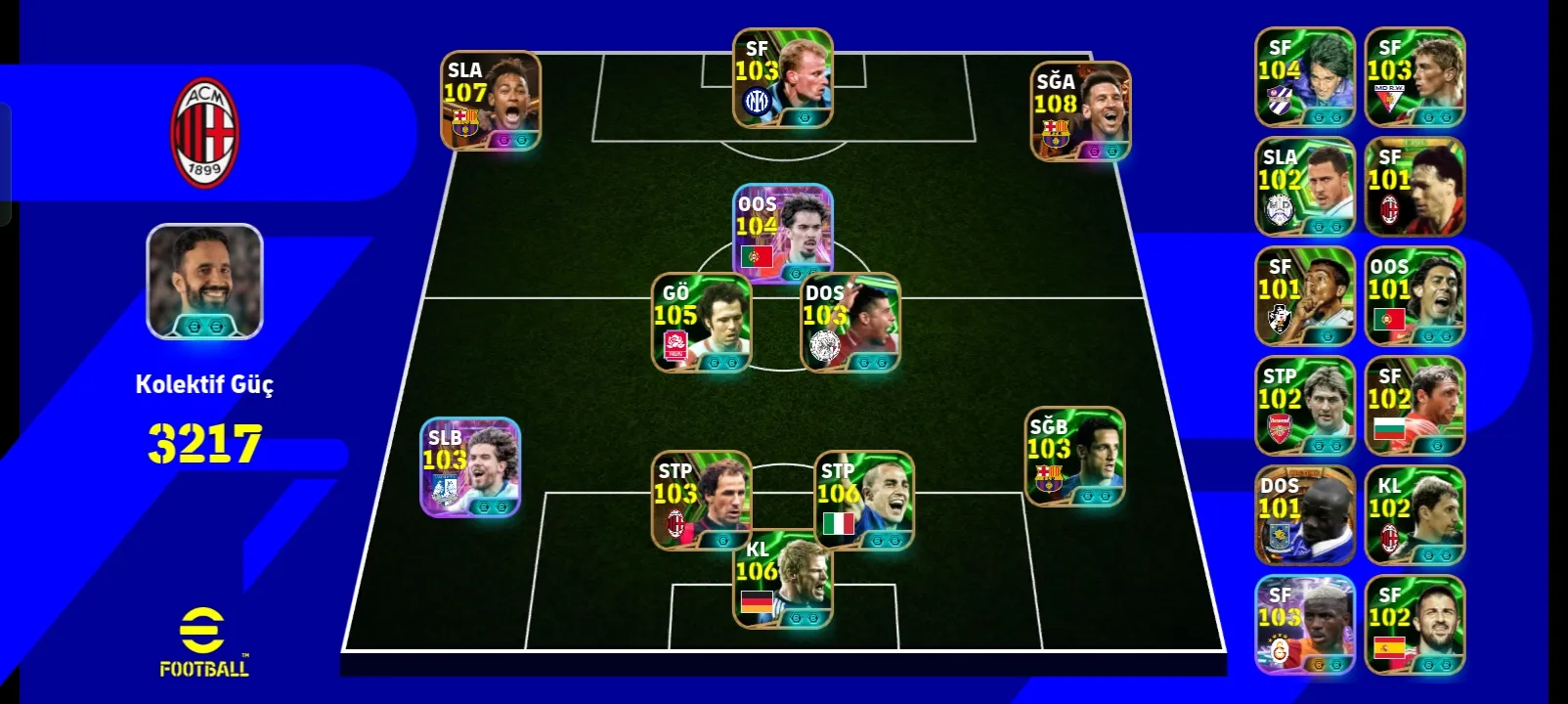Open the manager portrait
The width and height of the screenshot is (1568, 704).
(x=205, y=282)
